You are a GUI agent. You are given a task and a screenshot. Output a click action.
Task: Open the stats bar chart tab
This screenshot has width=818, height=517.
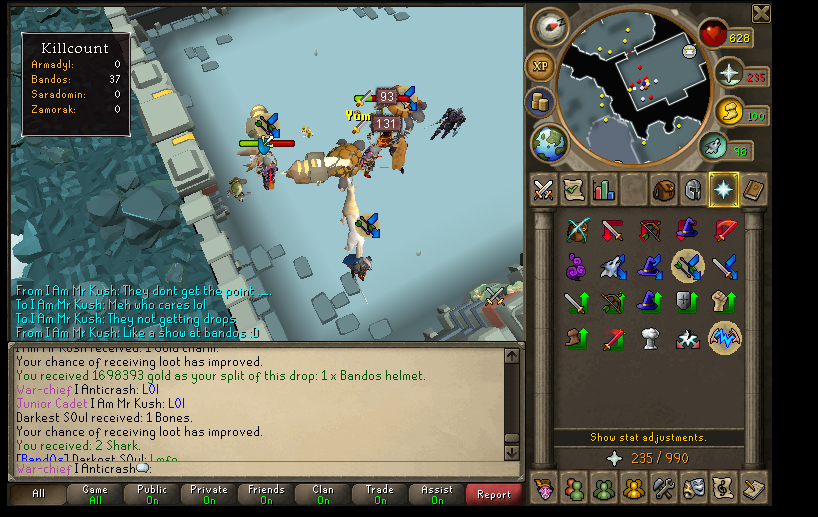603,189
